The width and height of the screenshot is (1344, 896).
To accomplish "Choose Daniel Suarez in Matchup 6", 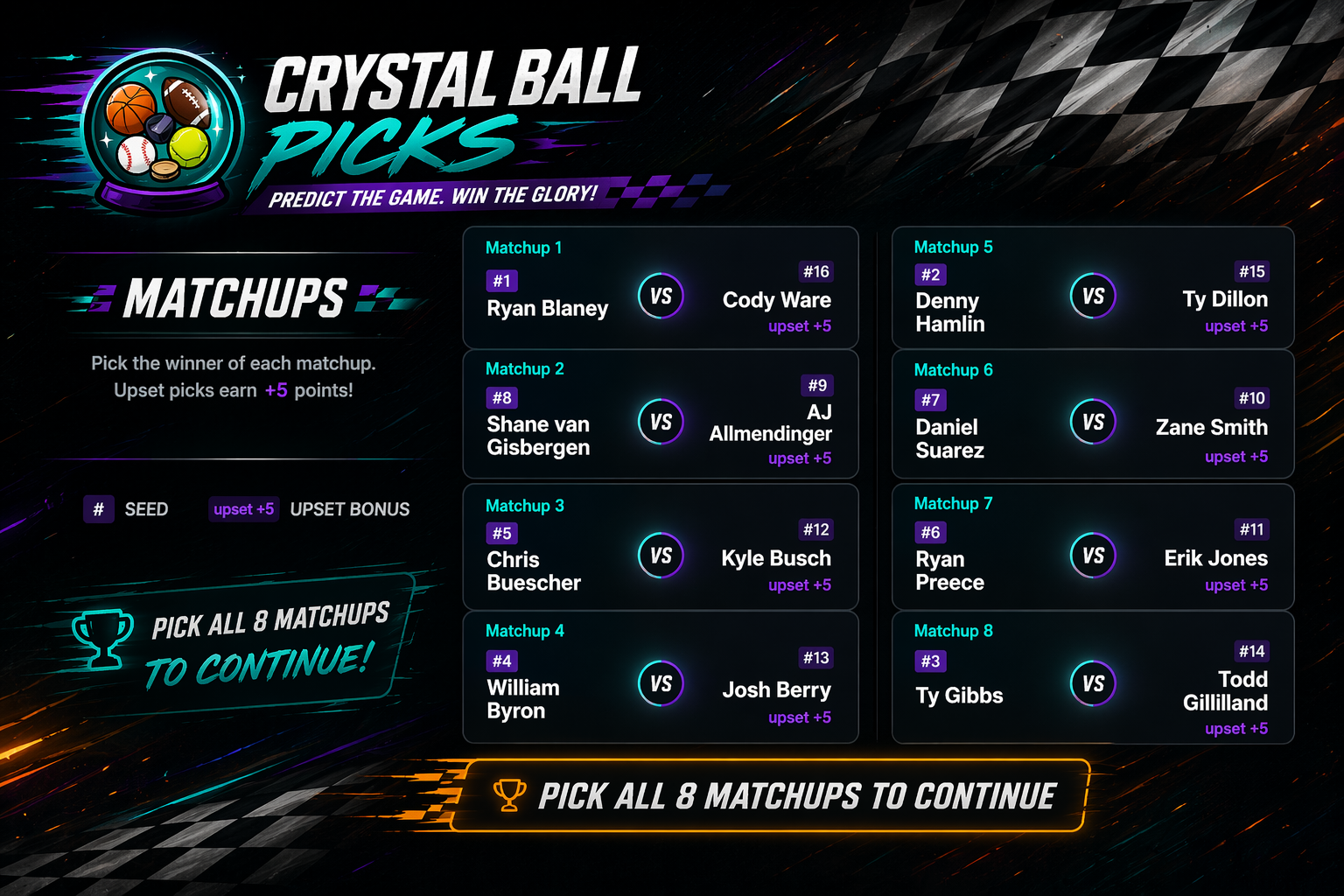I will pyautogui.click(x=949, y=438).
